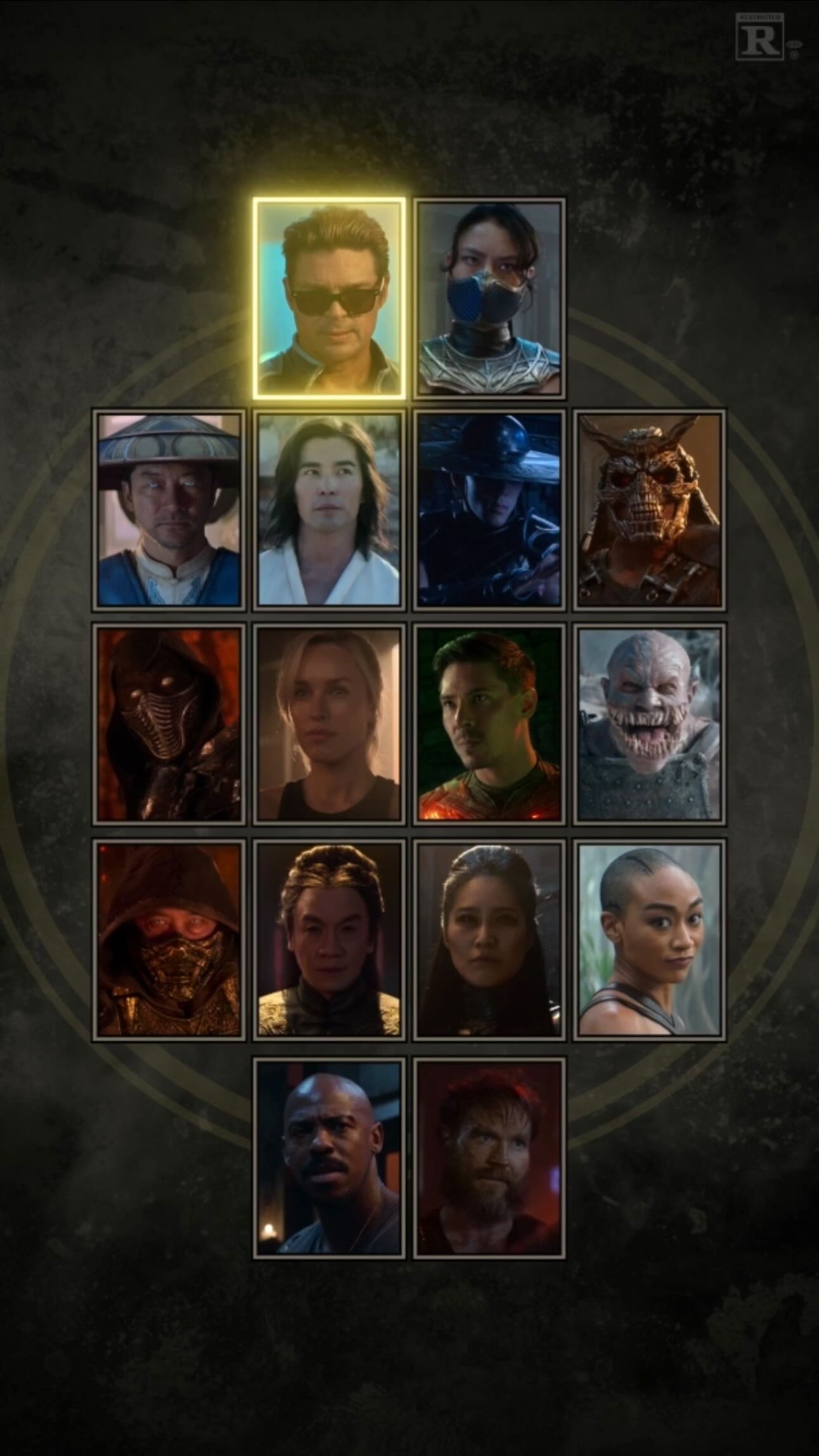Screen dimensions: 819x1456
Task: Select the dark-haired woman with pulled-back hair
Action: [x=489, y=940]
